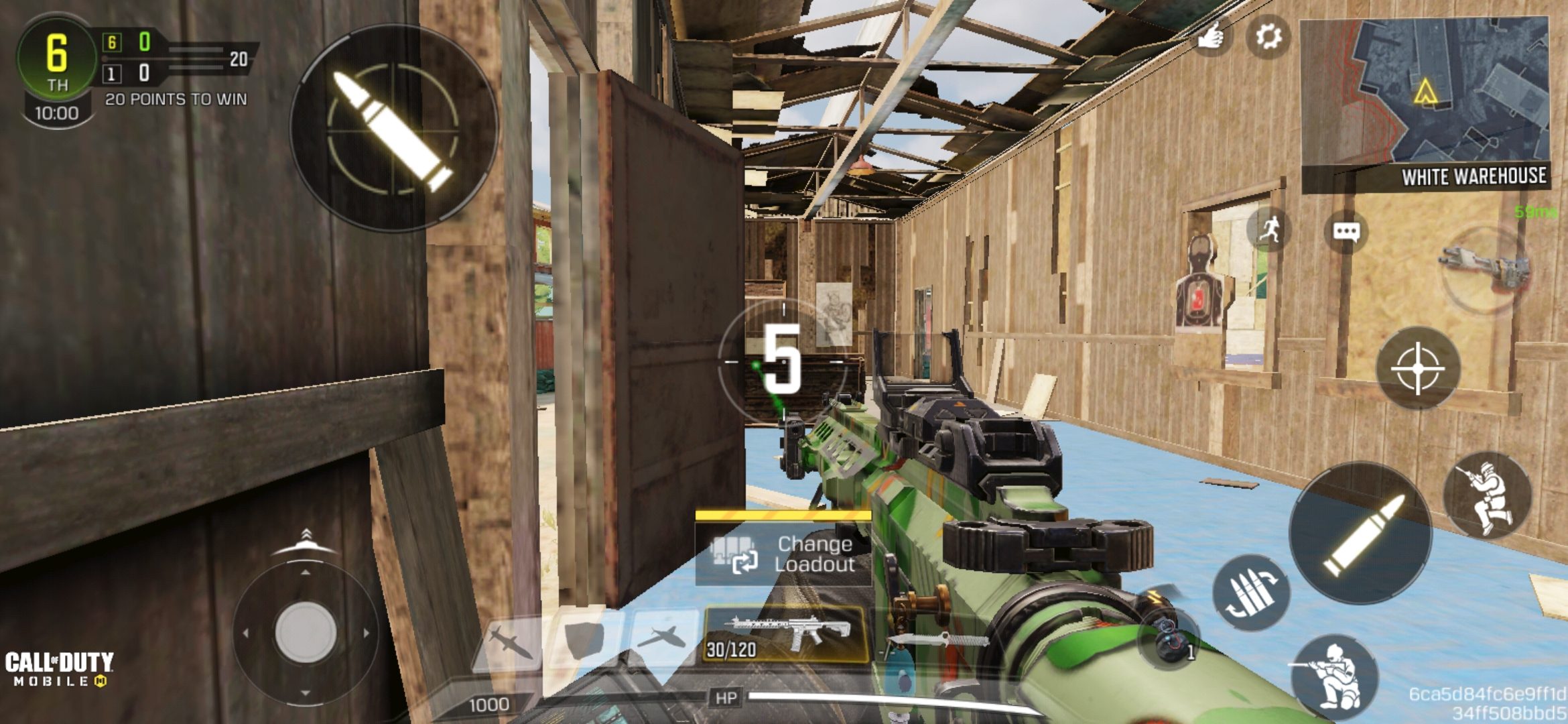
Task: Open the gear settings icon
Action: click(x=1267, y=37)
